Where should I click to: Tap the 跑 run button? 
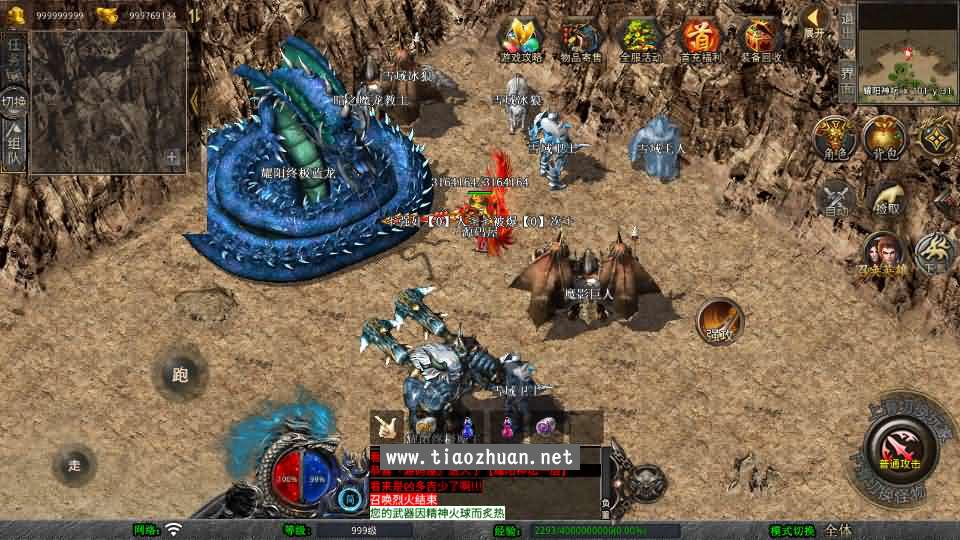180,375
